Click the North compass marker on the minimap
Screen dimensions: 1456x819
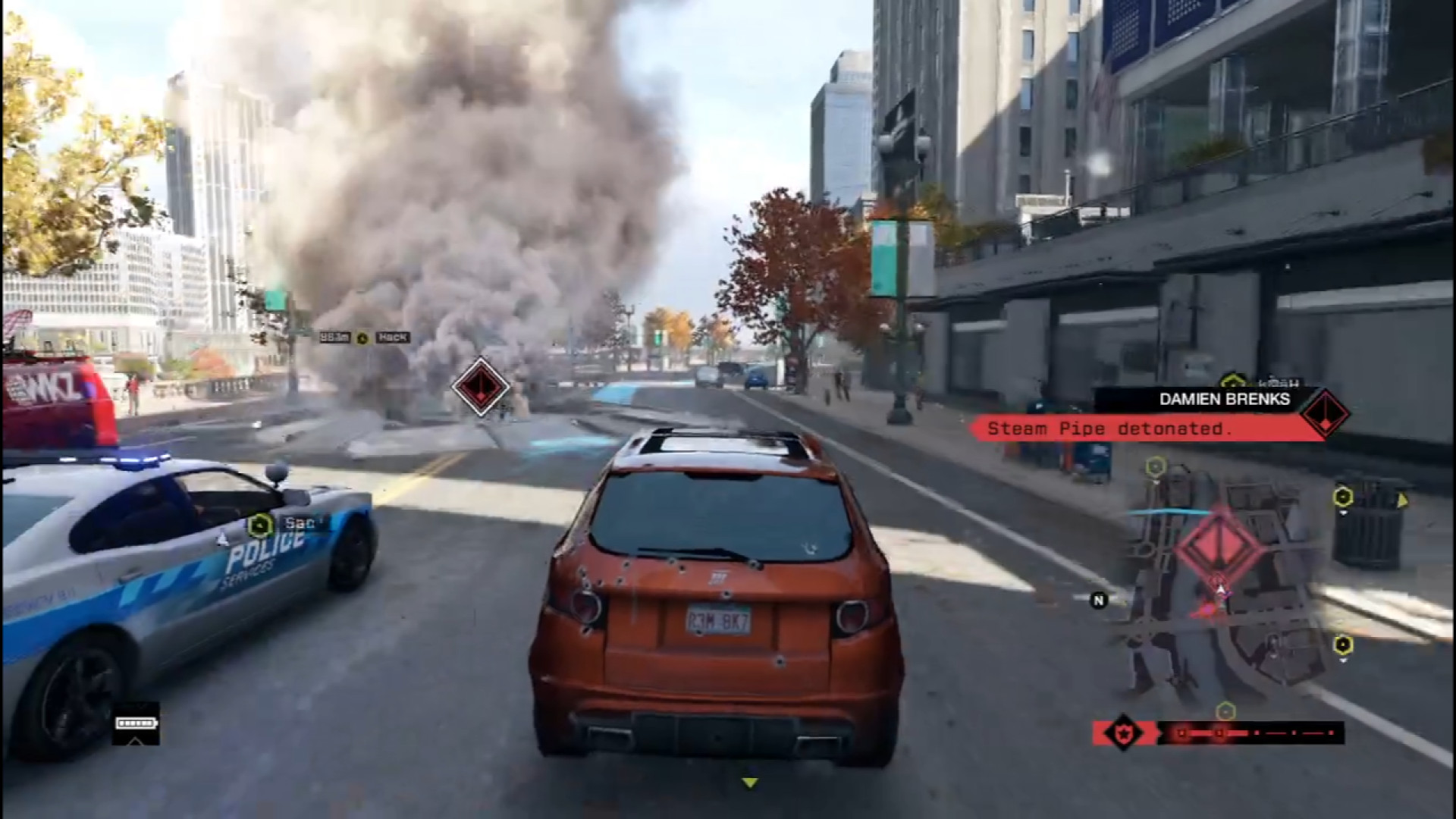click(x=1098, y=601)
